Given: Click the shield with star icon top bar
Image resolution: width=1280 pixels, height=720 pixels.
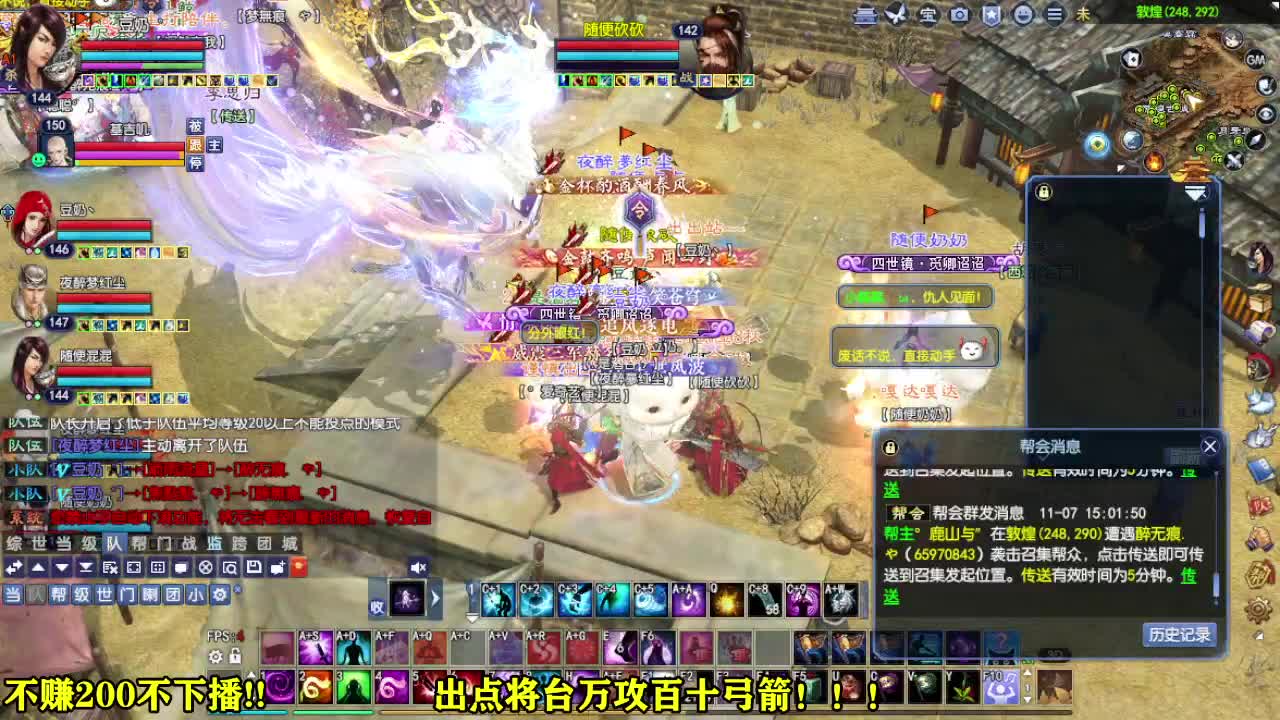Looking at the screenshot, I should 992,14.
